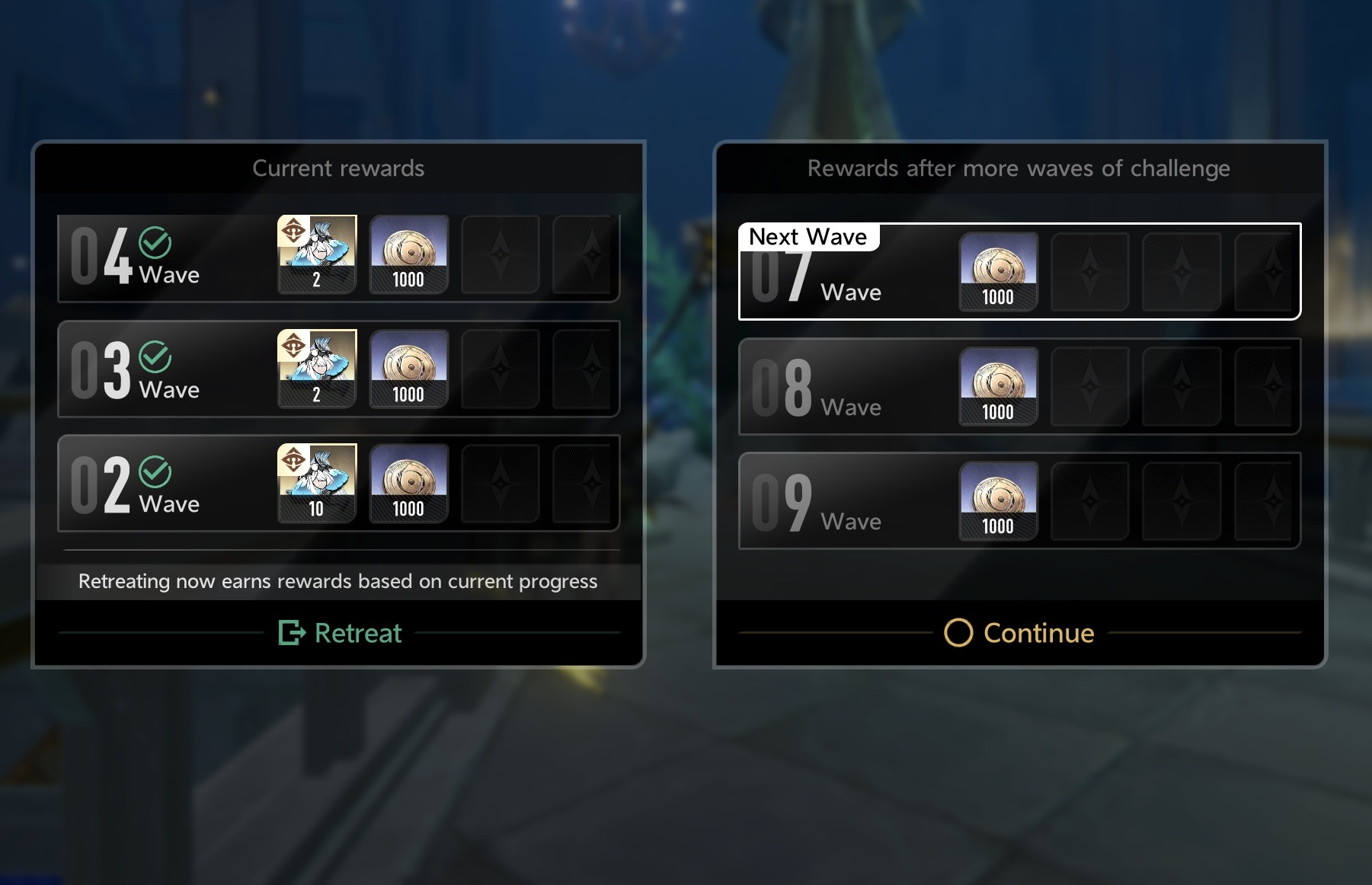Click the Wave 03 1000 coin reward
1372x885 pixels.
pyautogui.click(x=408, y=369)
